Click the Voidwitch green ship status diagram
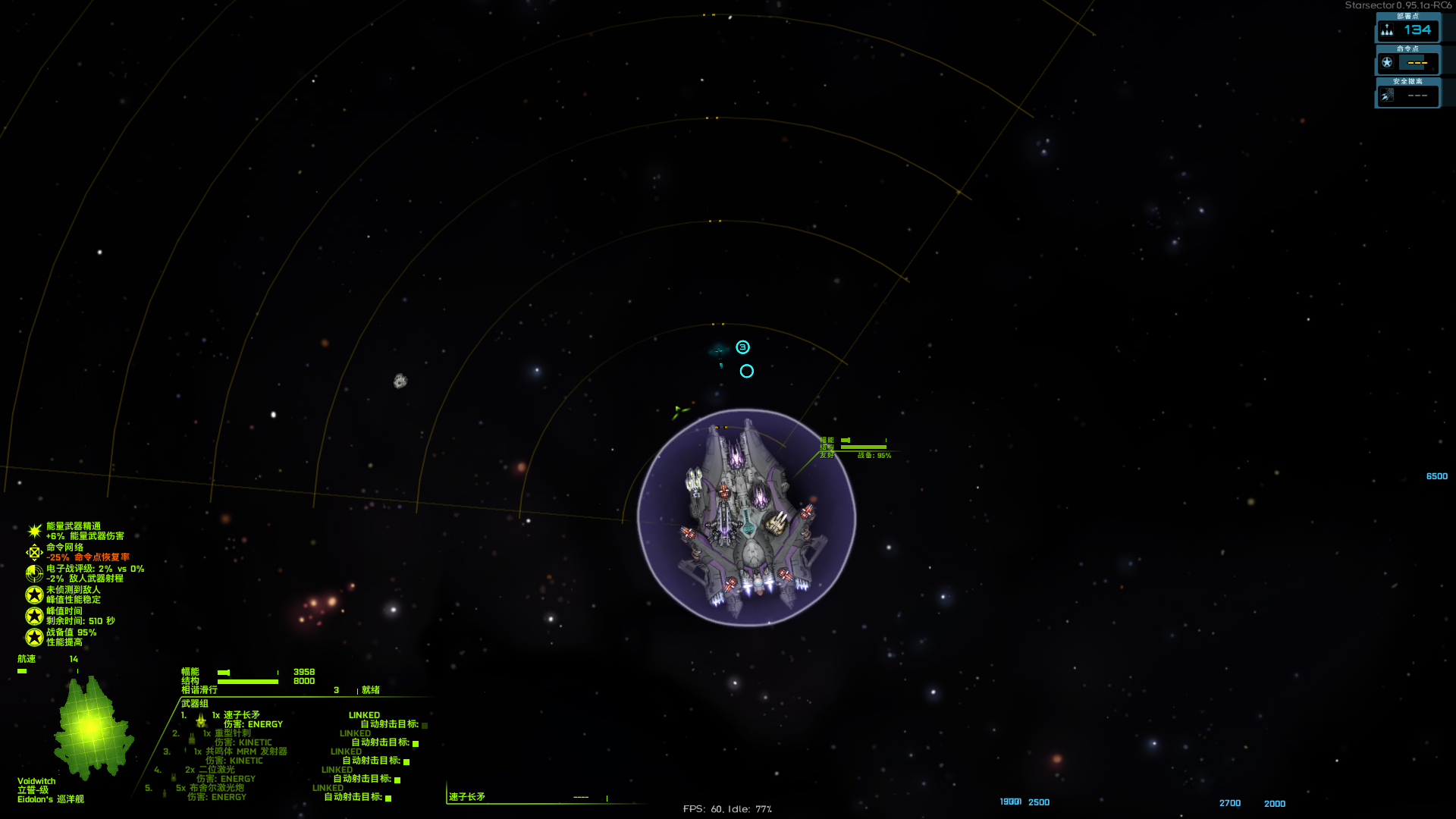The width and height of the screenshot is (1456, 819). pos(93,728)
